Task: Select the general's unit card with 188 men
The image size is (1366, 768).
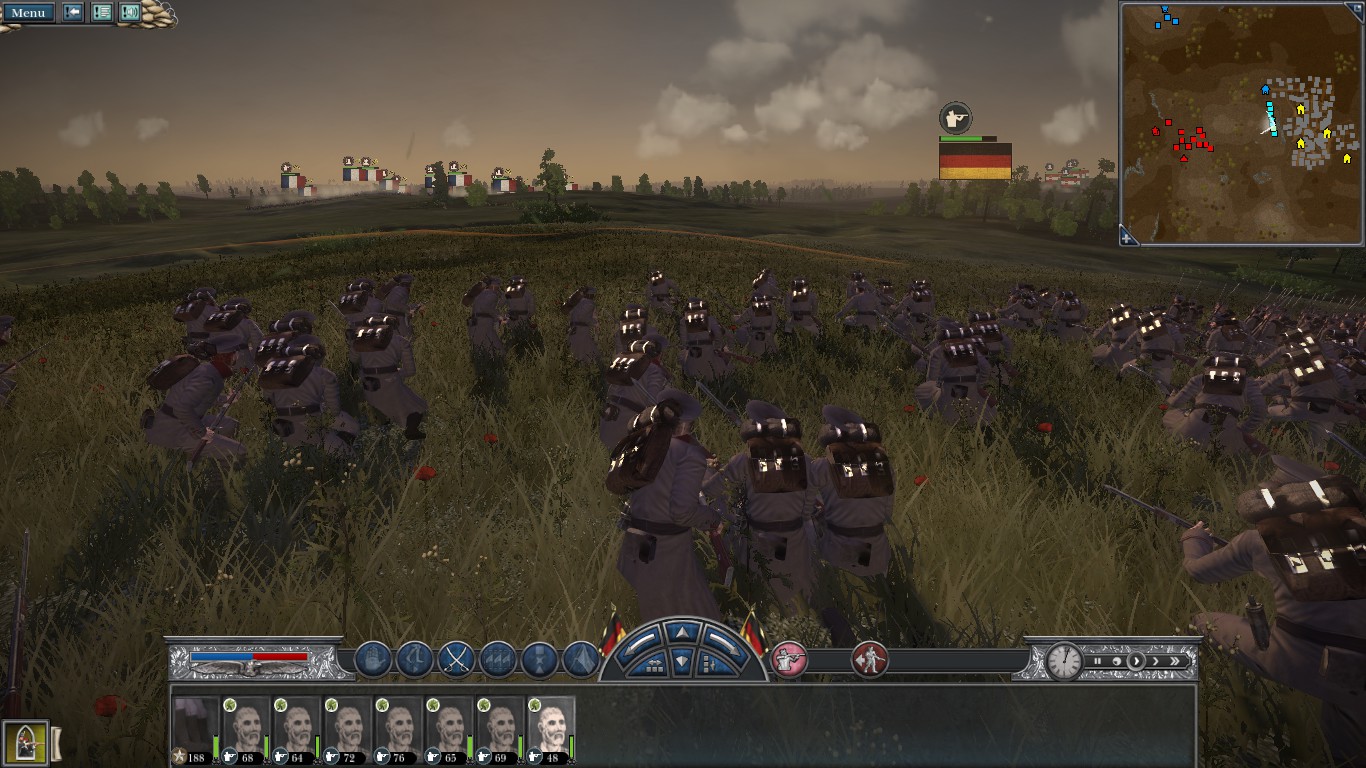Action: point(194,730)
